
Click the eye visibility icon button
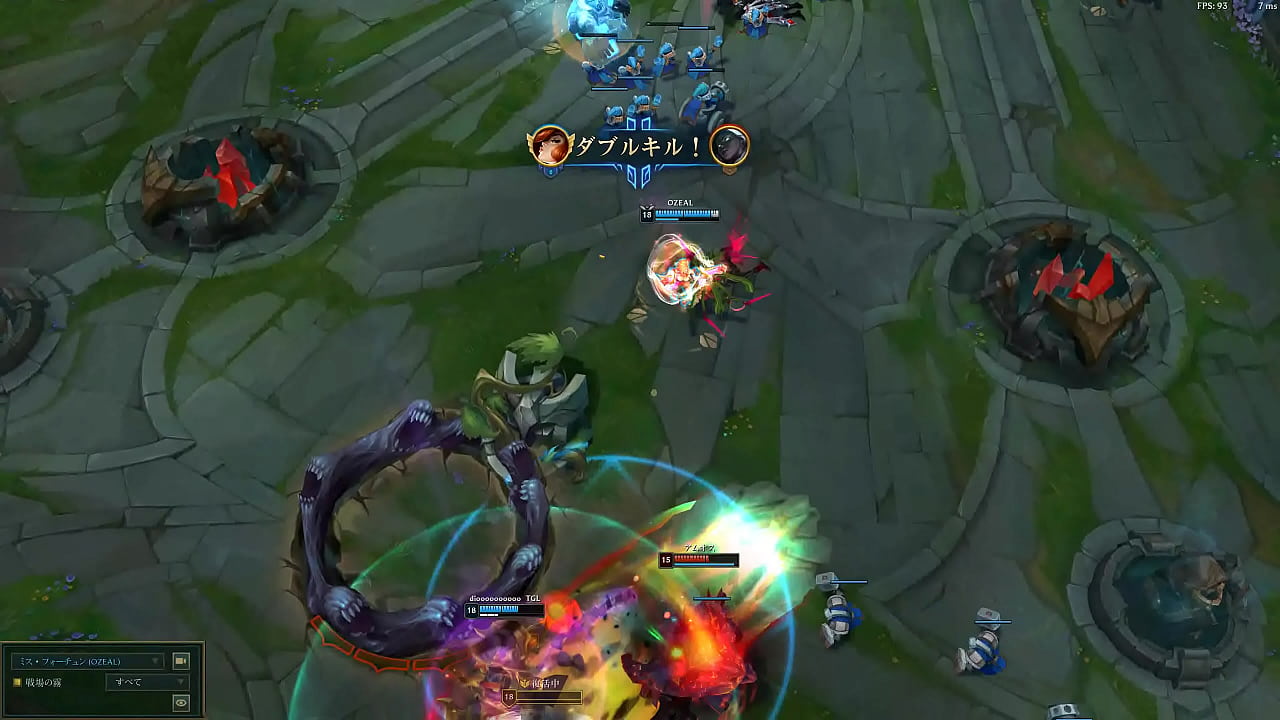coord(181,703)
